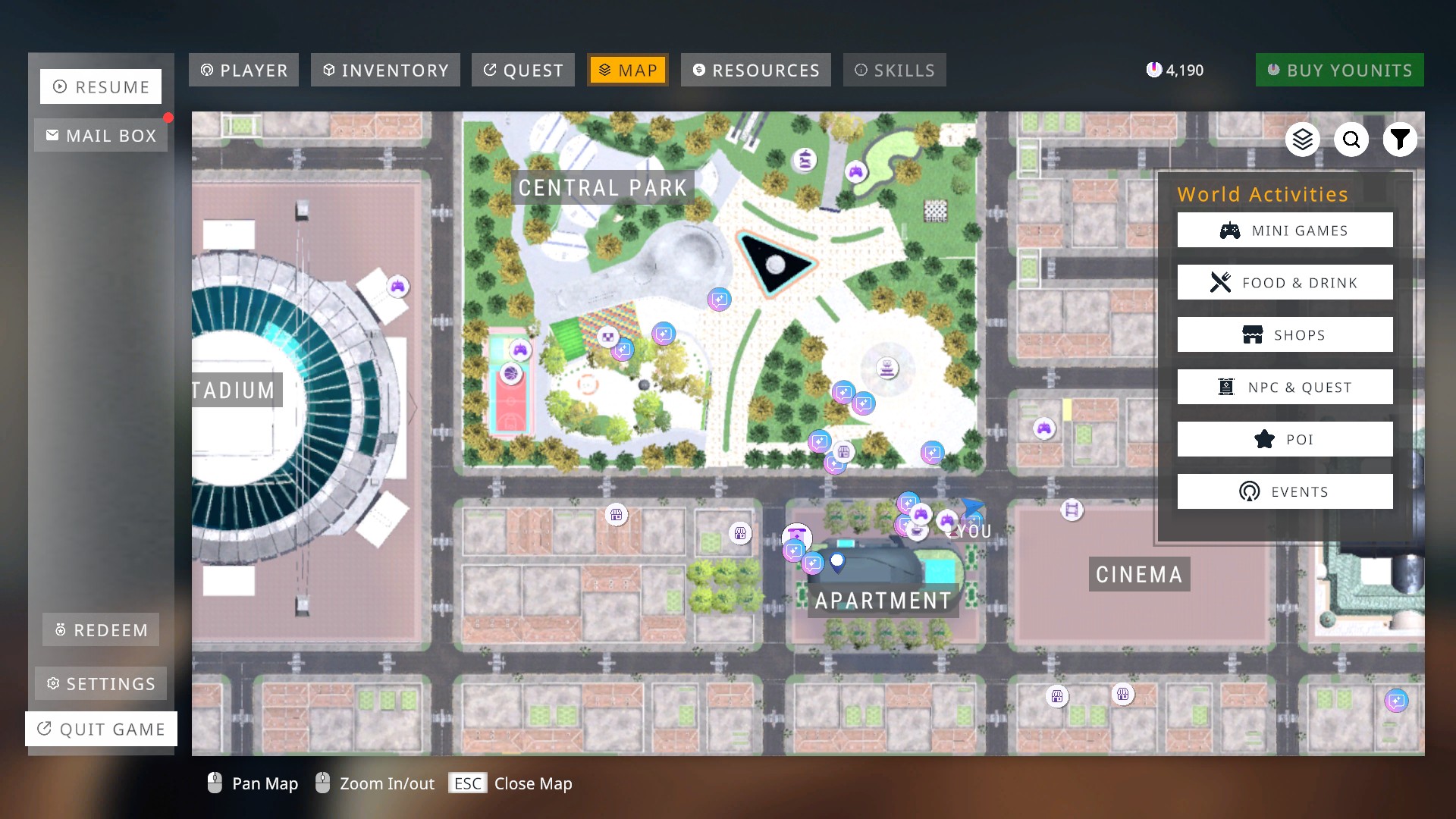Viewport: 1456px width, 819px height.
Task: Click the Buy Younits button
Action: point(1340,70)
